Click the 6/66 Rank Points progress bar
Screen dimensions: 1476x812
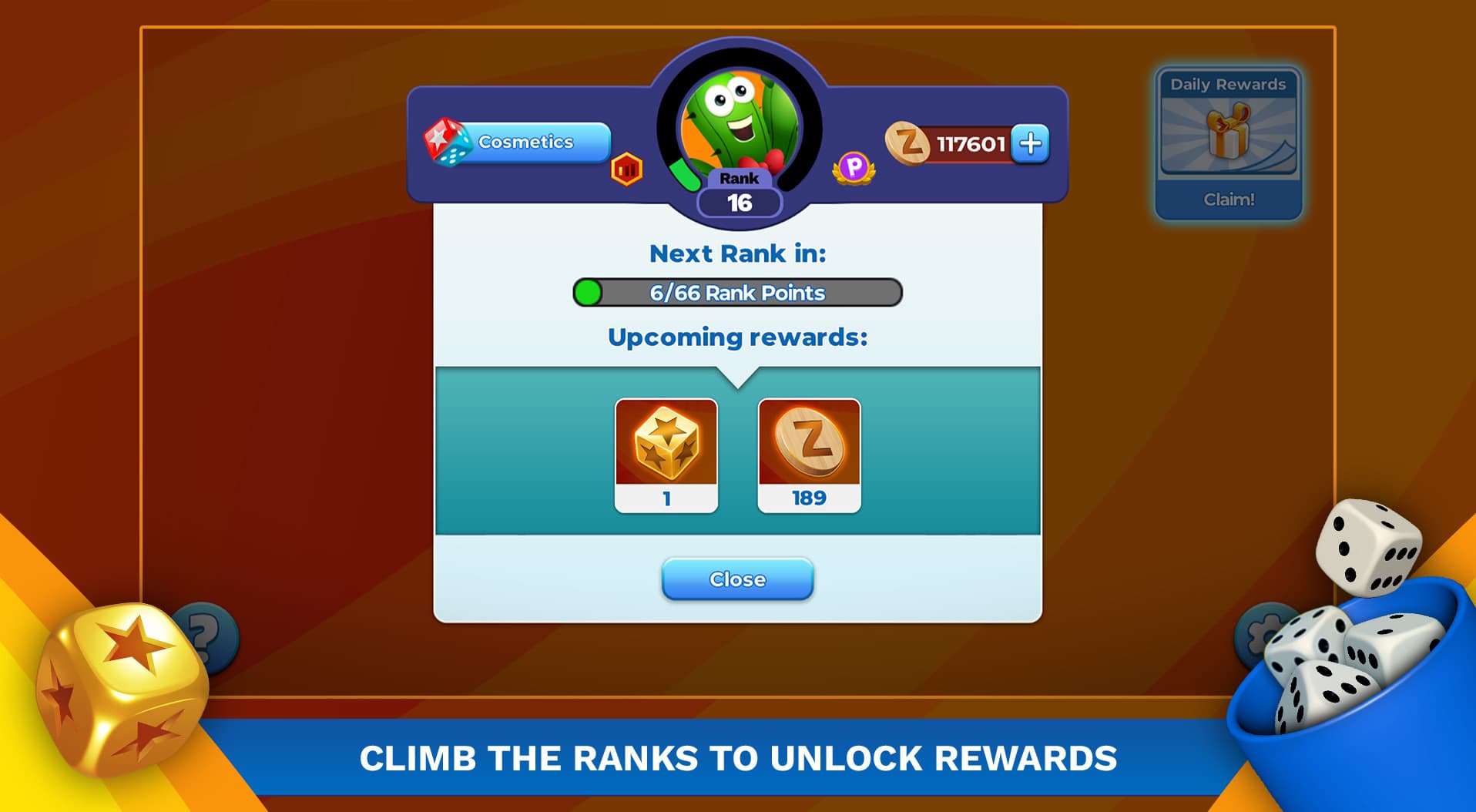[737, 292]
